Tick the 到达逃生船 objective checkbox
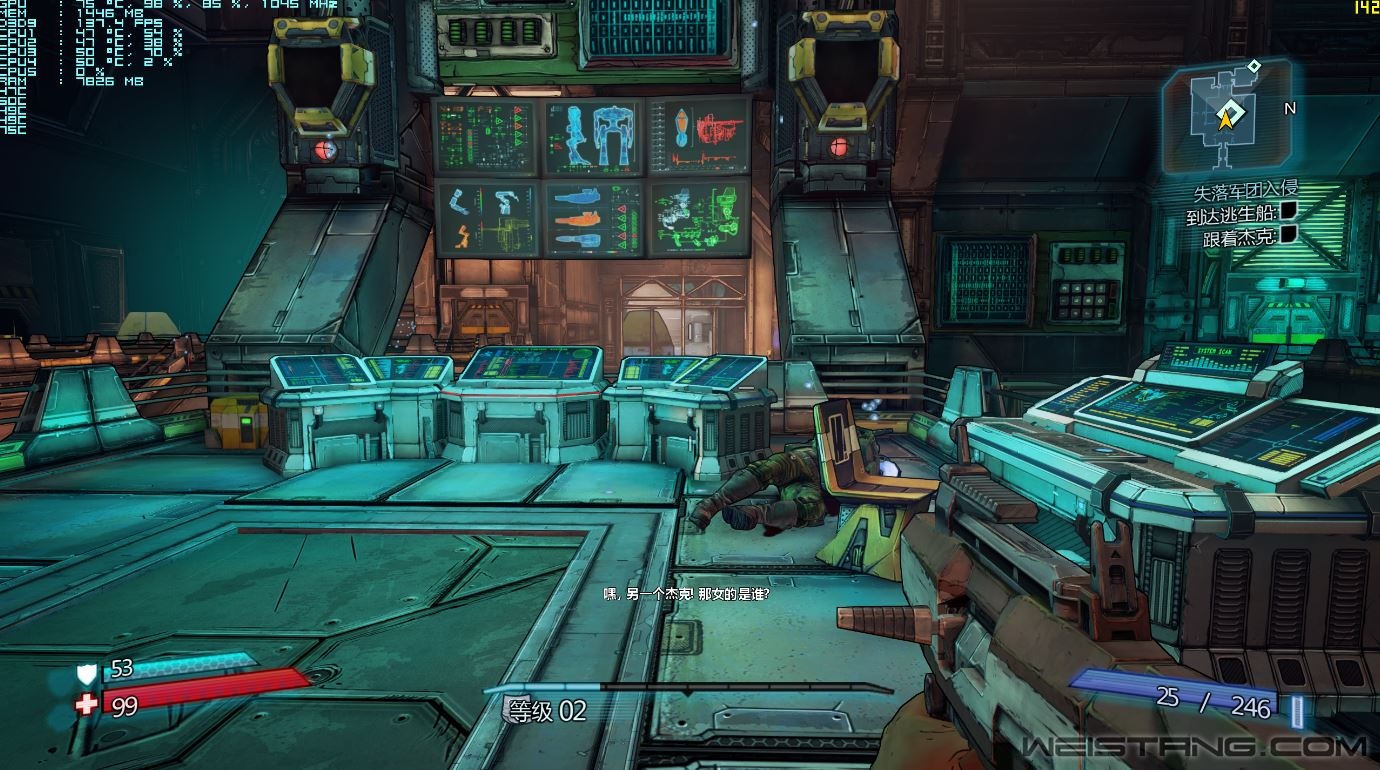 click(1288, 211)
